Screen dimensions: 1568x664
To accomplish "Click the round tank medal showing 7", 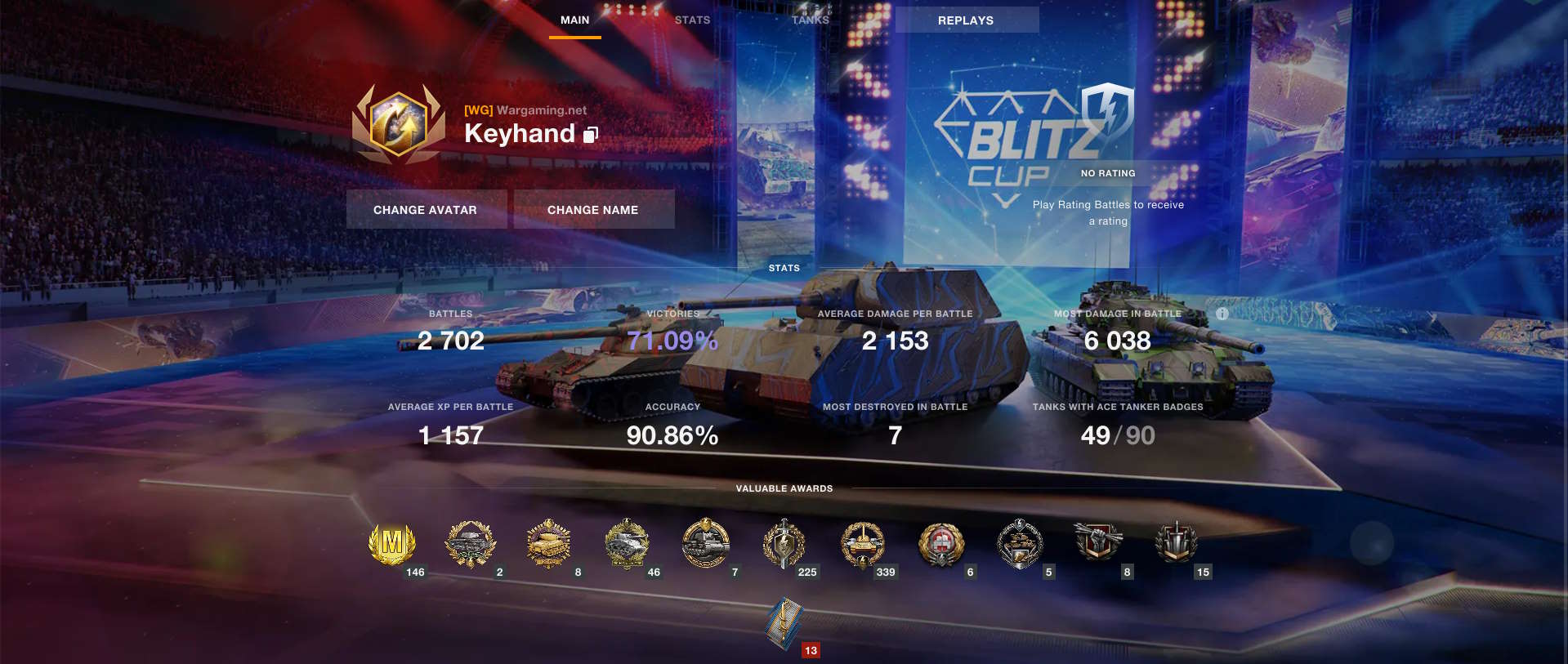I will point(706,543).
